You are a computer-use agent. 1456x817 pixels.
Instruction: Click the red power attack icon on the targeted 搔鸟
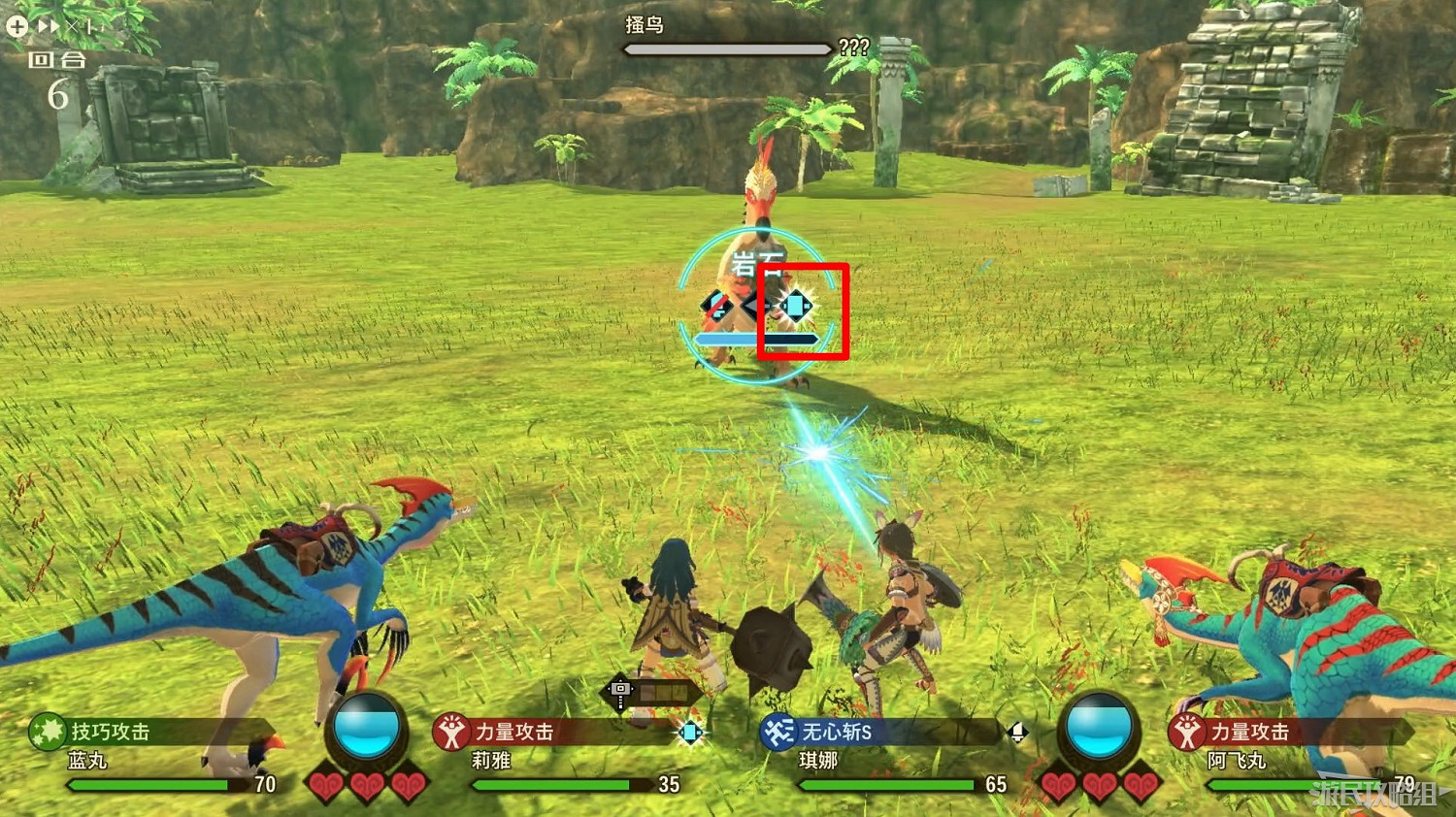(x=718, y=306)
